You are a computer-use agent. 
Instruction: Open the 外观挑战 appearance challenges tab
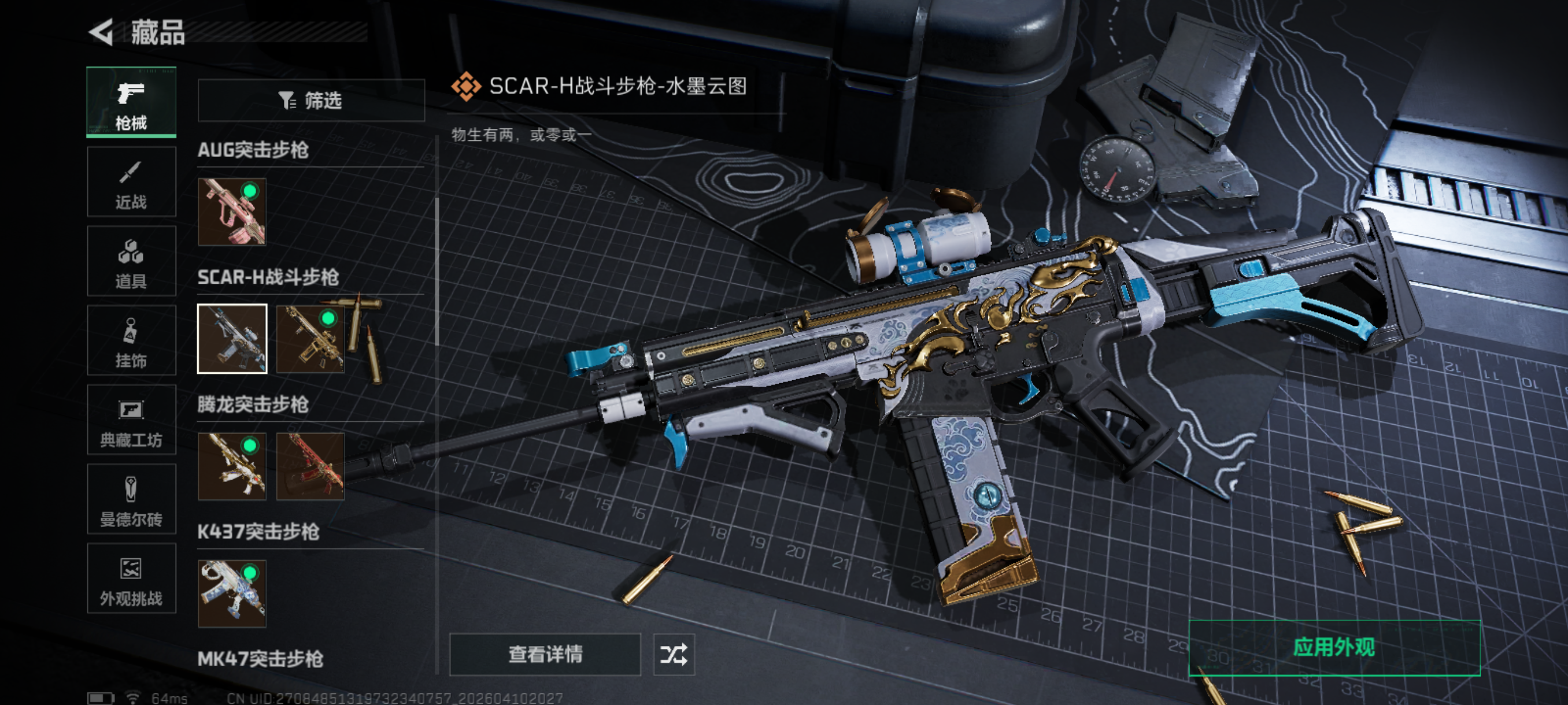coord(131,578)
